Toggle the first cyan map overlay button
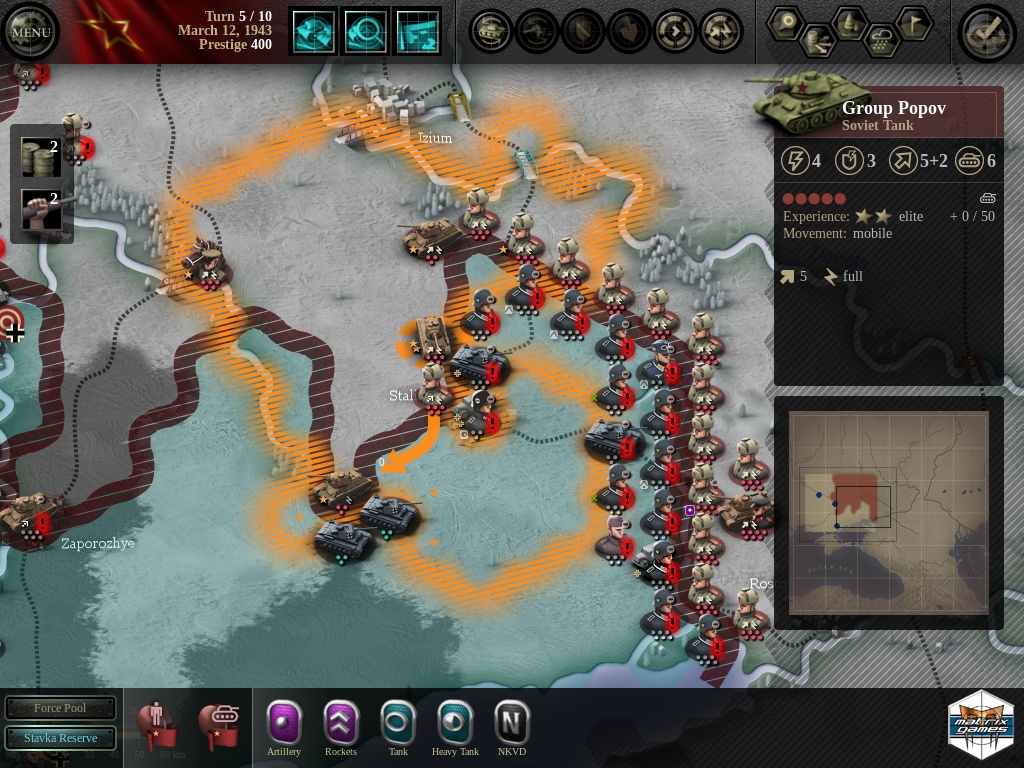Image resolution: width=1024 pixels, height=768 pixels. (313, 32)
